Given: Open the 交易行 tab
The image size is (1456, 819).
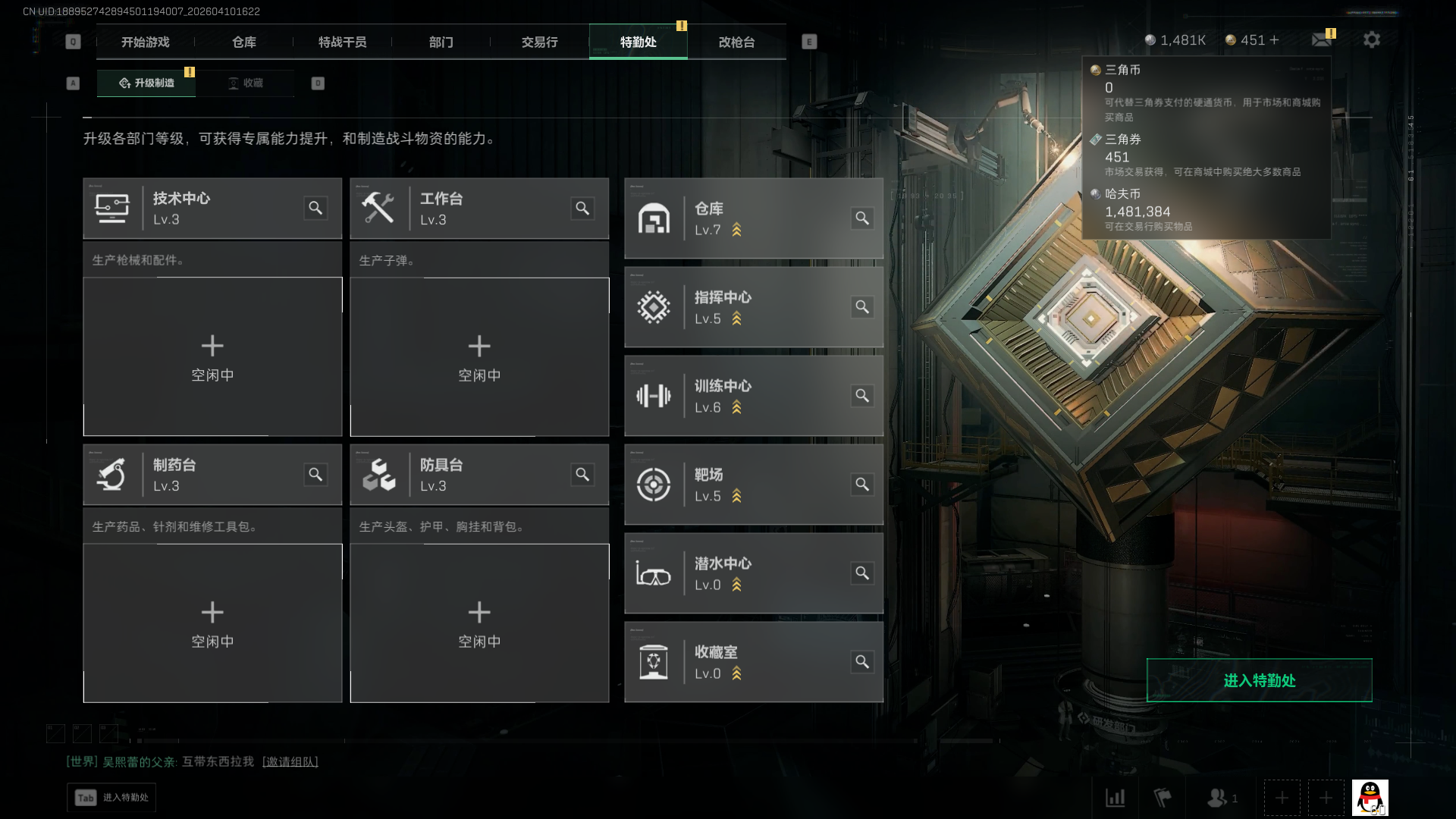Looking at the screenshot, I should click(539, 42).
